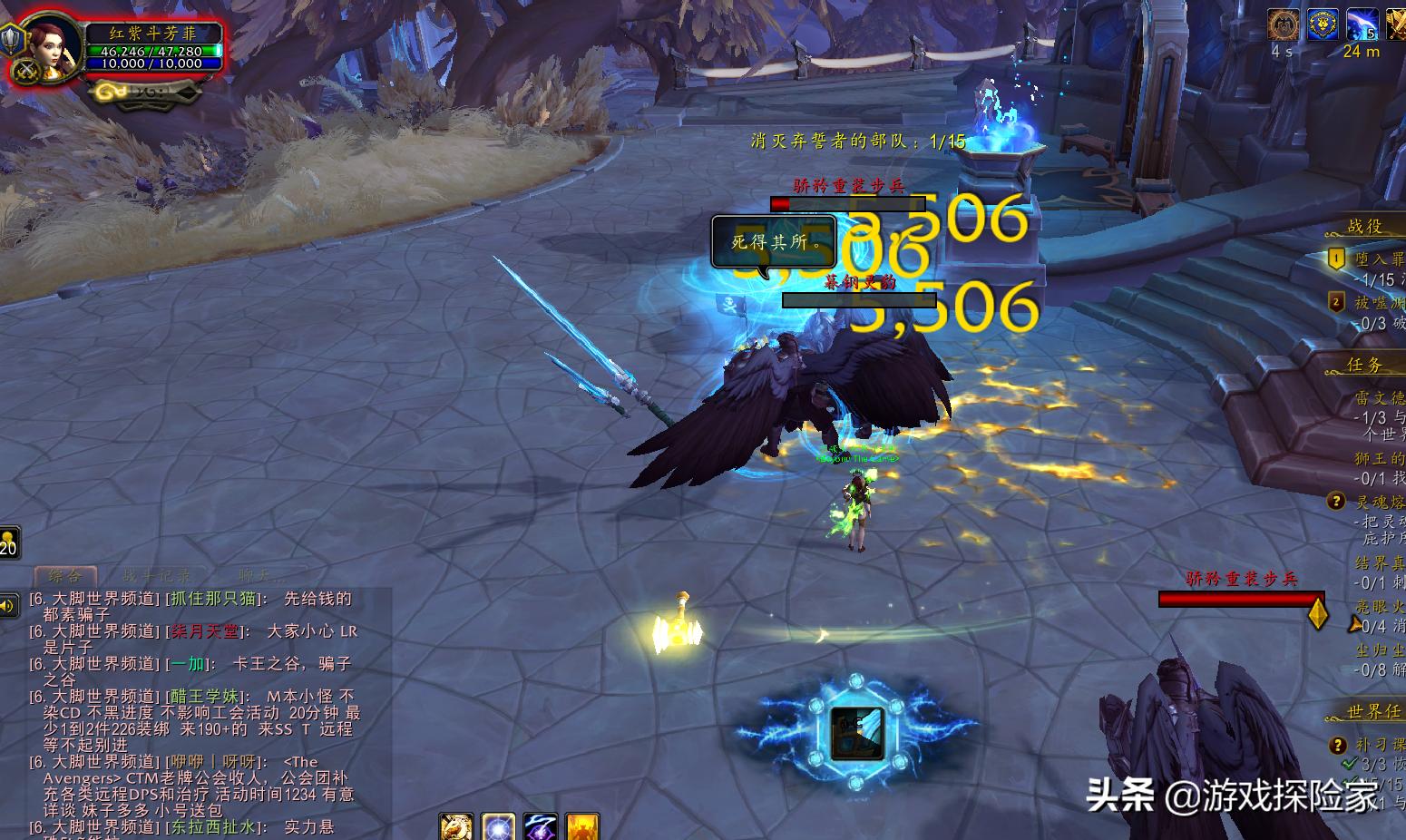
Task: Switch to the 综合 chat tab
Action: click(64, 576)
